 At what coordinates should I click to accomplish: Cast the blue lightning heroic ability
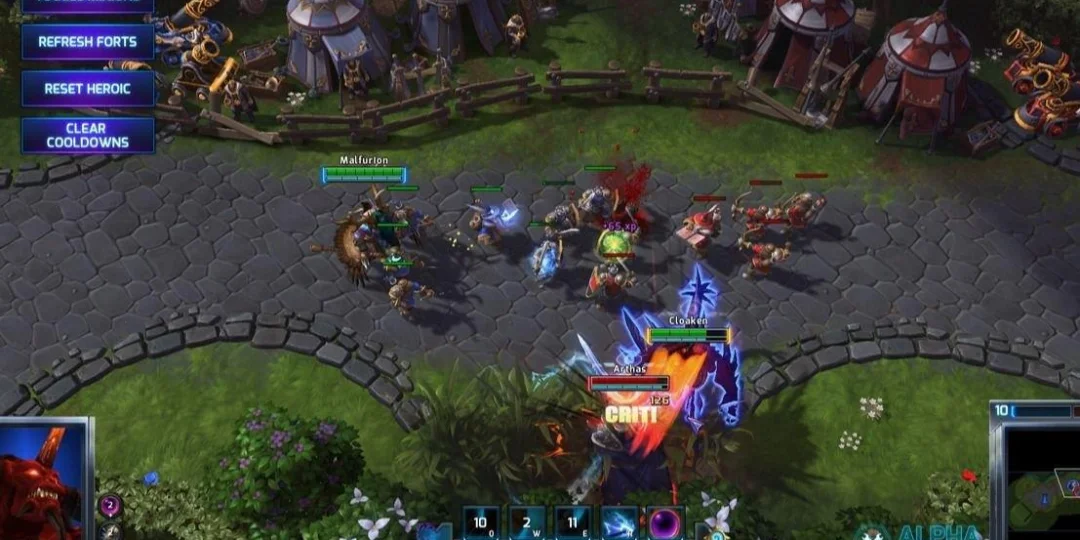(620, 523)
